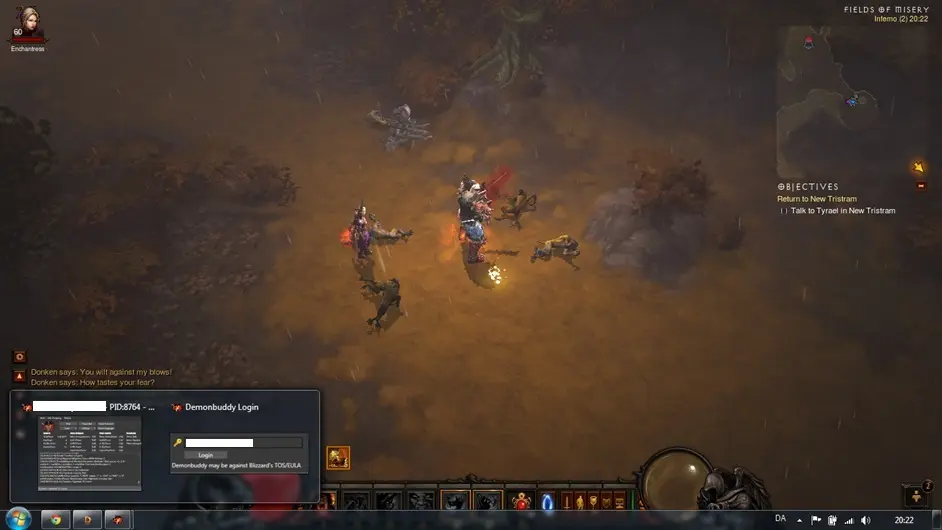This screenshot has width=942, height=530.
Task: Click the red triangle chat scroll button
Action: pos(19,376)
